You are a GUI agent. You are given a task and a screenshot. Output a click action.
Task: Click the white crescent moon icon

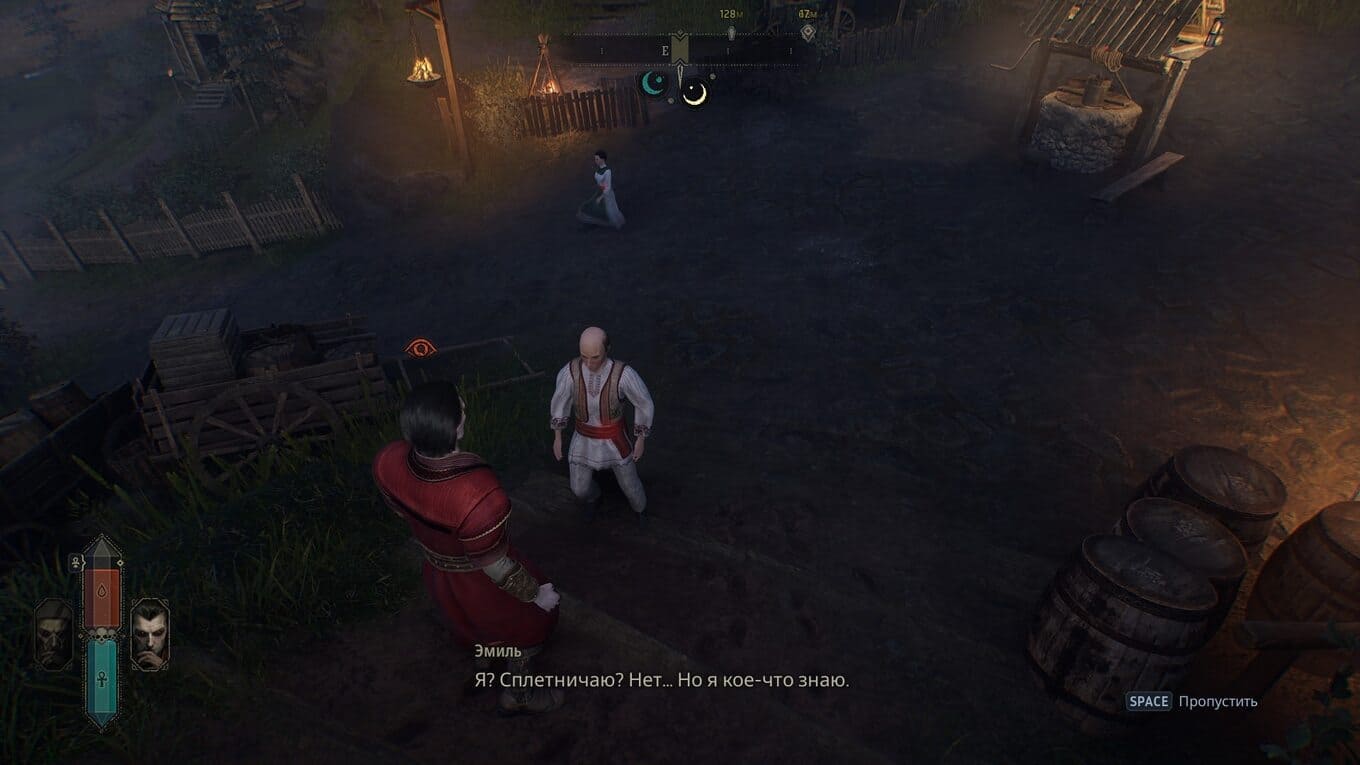pyautogui.click(x=694, y=93)
